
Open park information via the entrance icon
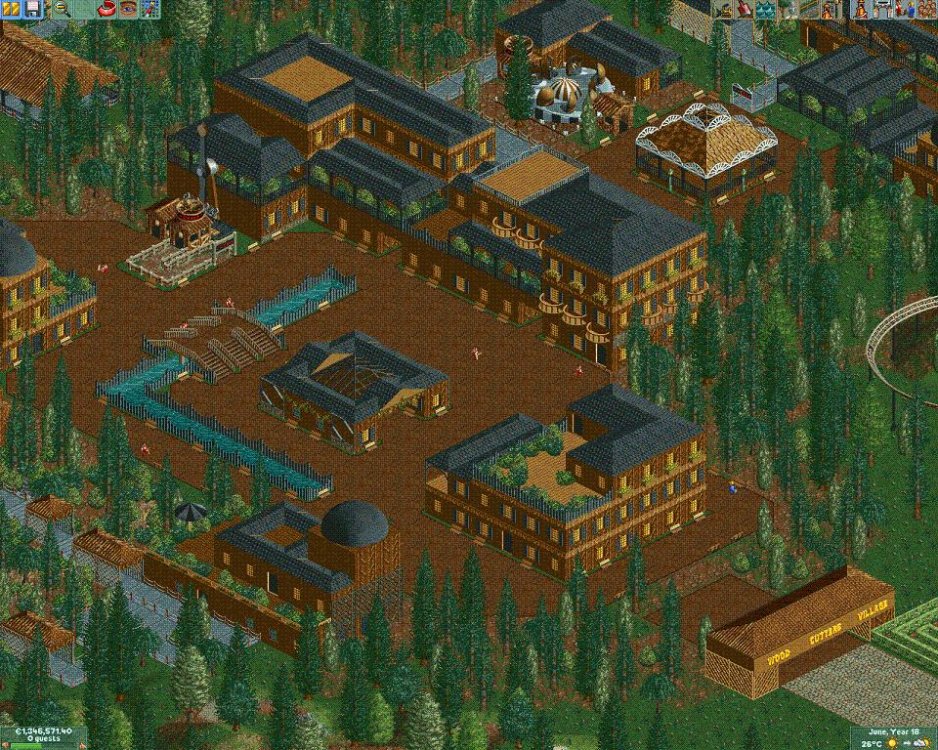click(x=884, y=9)
